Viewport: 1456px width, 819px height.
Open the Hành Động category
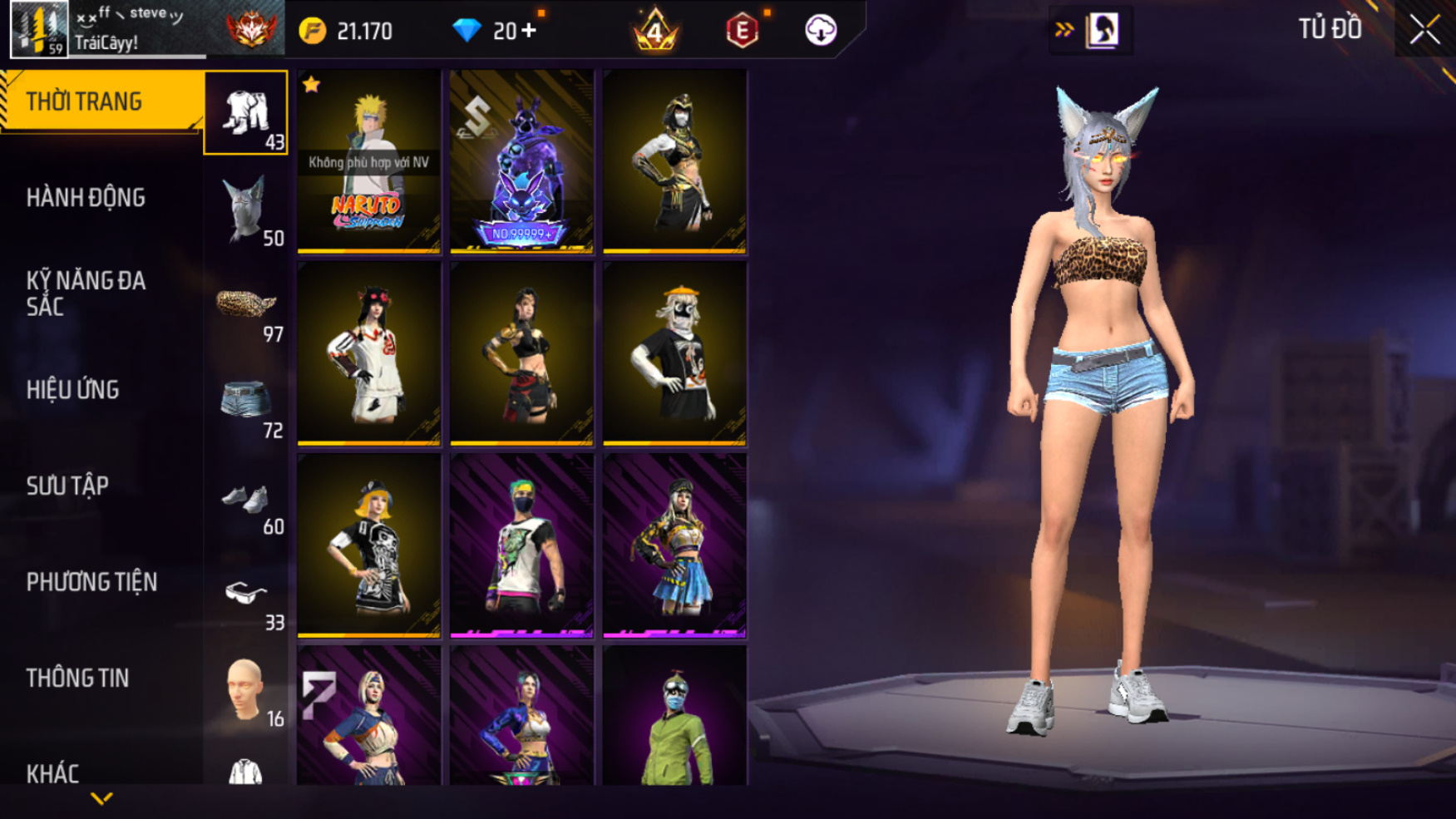pos(86,198)
